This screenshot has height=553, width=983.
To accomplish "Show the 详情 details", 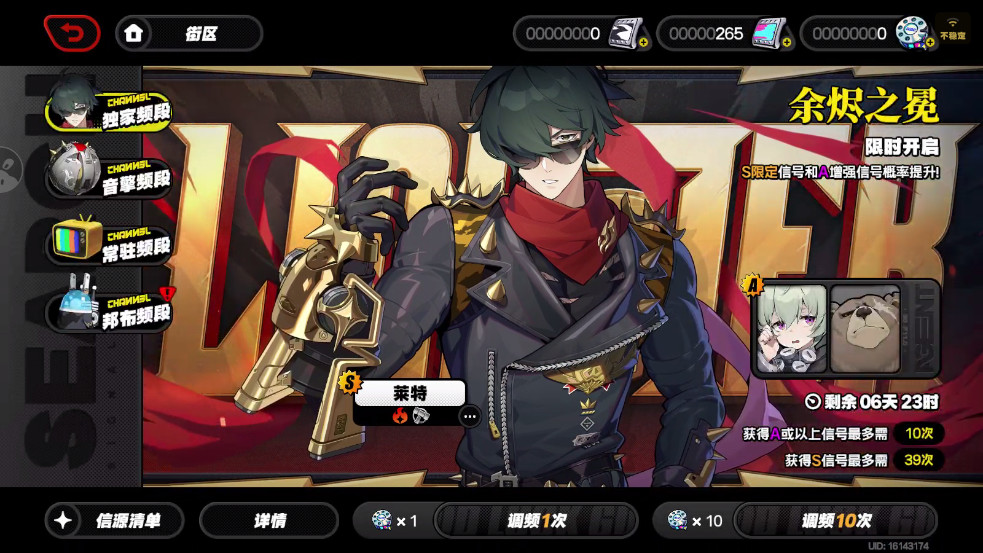I will (x=268, y=521).
